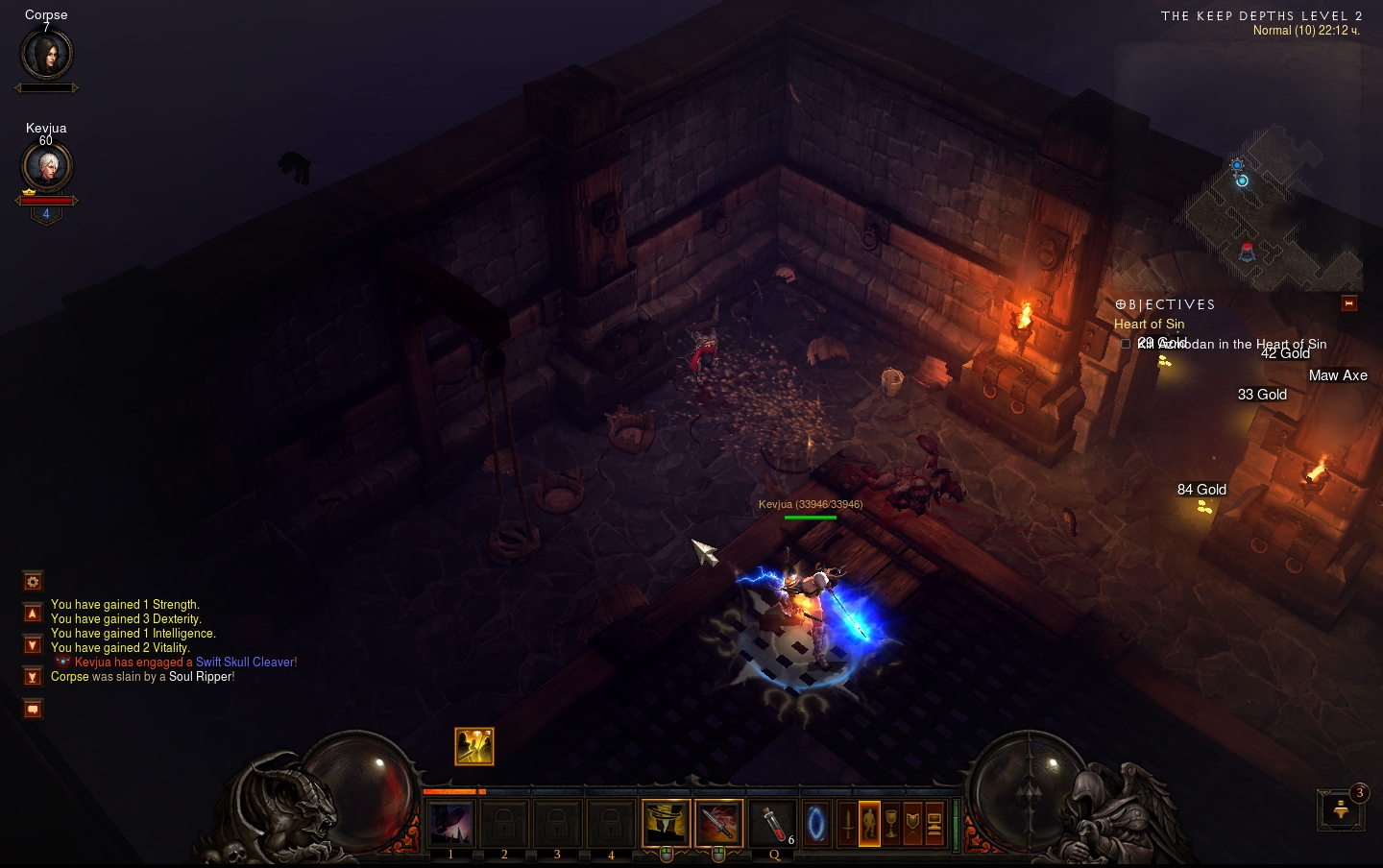Use the dagger right mouse skill

pyautogui.click(x=718, y=824)
